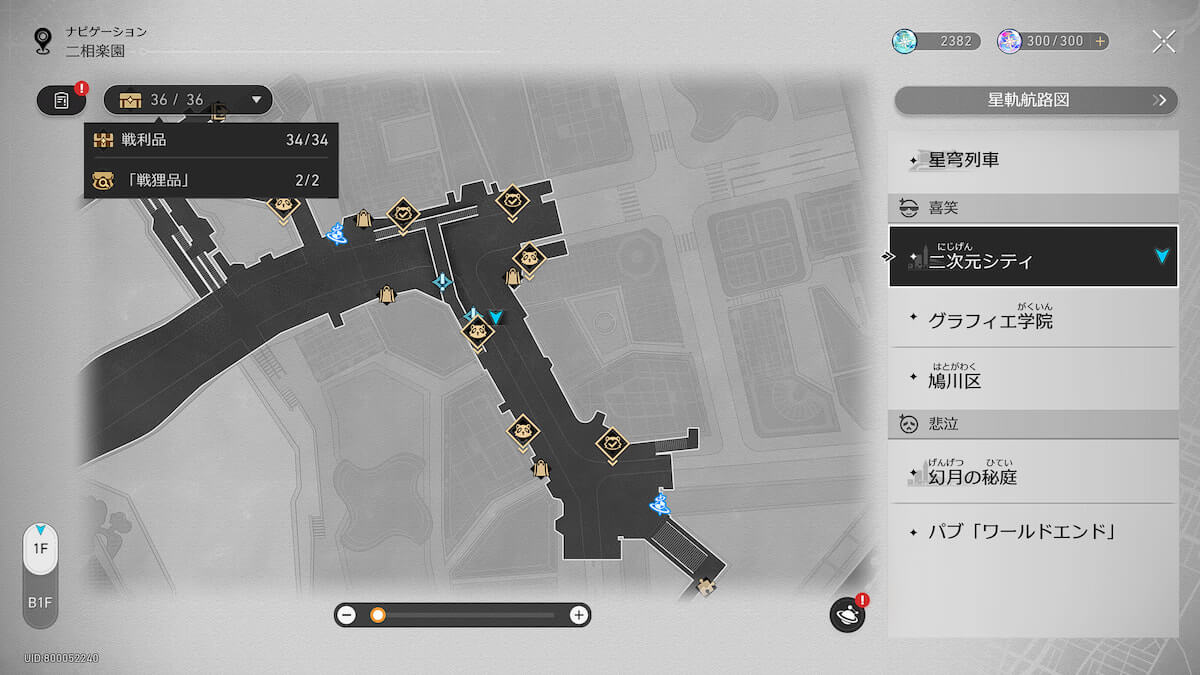Zoom out the map with minus button

pos(347,615)
